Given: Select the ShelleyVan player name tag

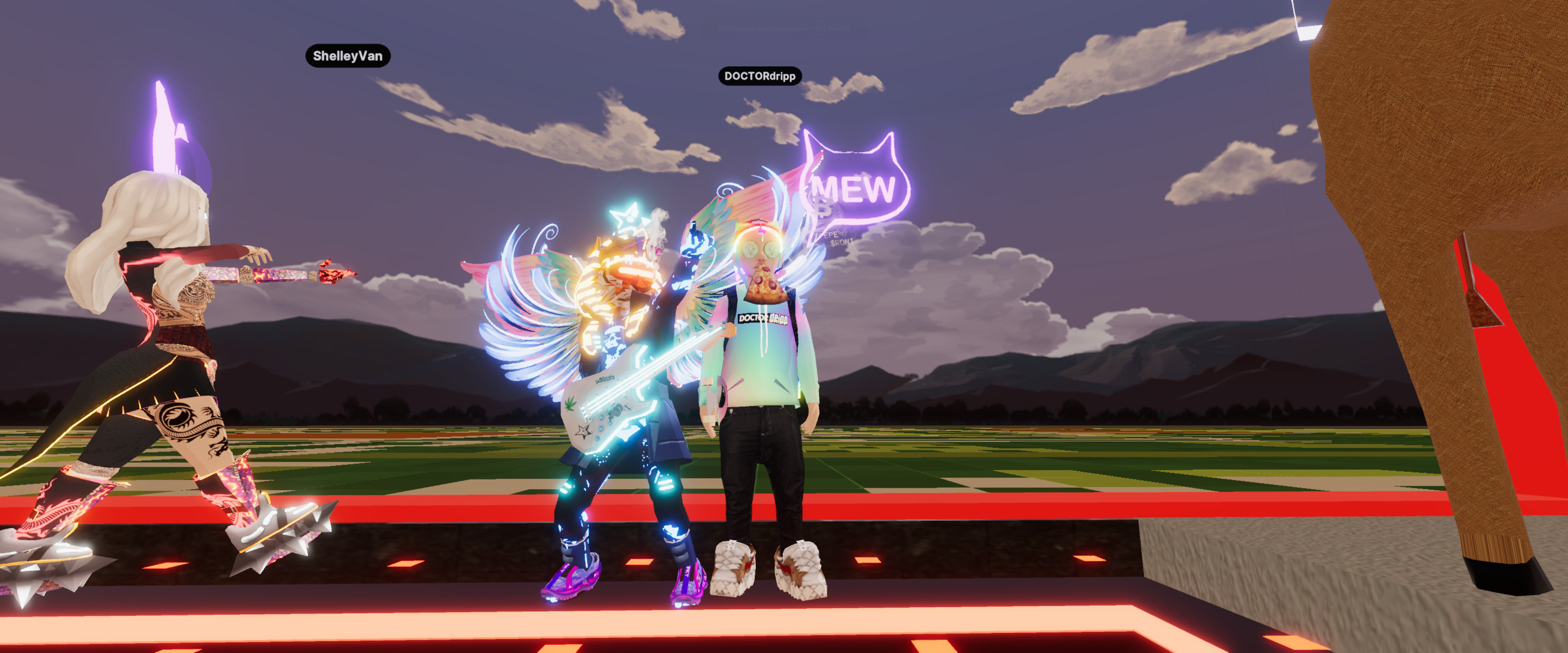Looking at the screenshot, I should 347,56.
